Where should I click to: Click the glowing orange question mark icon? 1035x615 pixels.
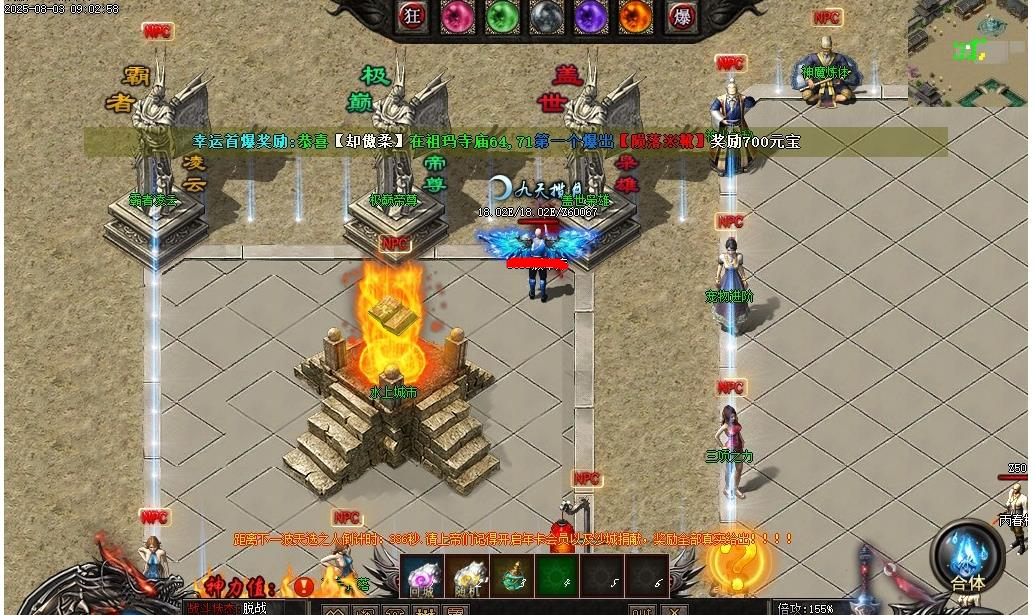click(731, 564)
